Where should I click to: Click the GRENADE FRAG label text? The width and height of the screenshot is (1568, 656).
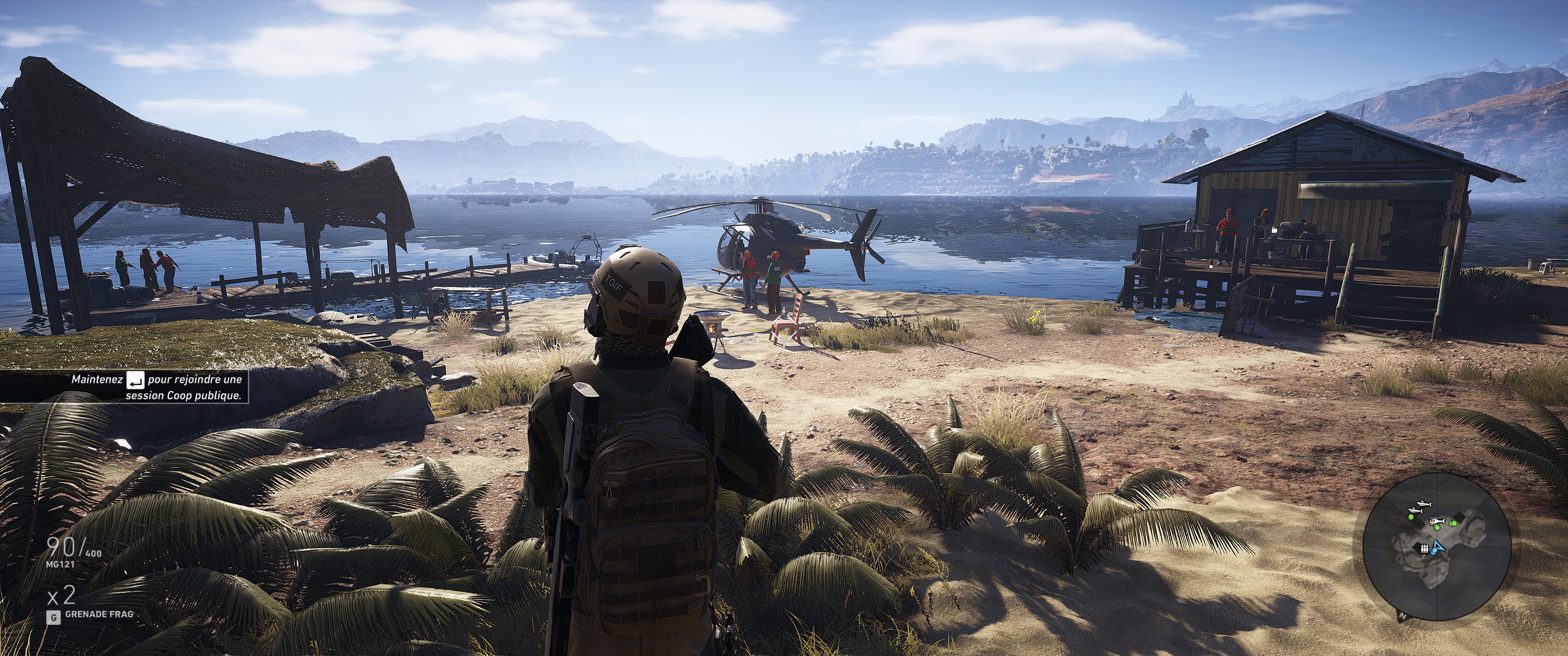click(x=100, y=615)
